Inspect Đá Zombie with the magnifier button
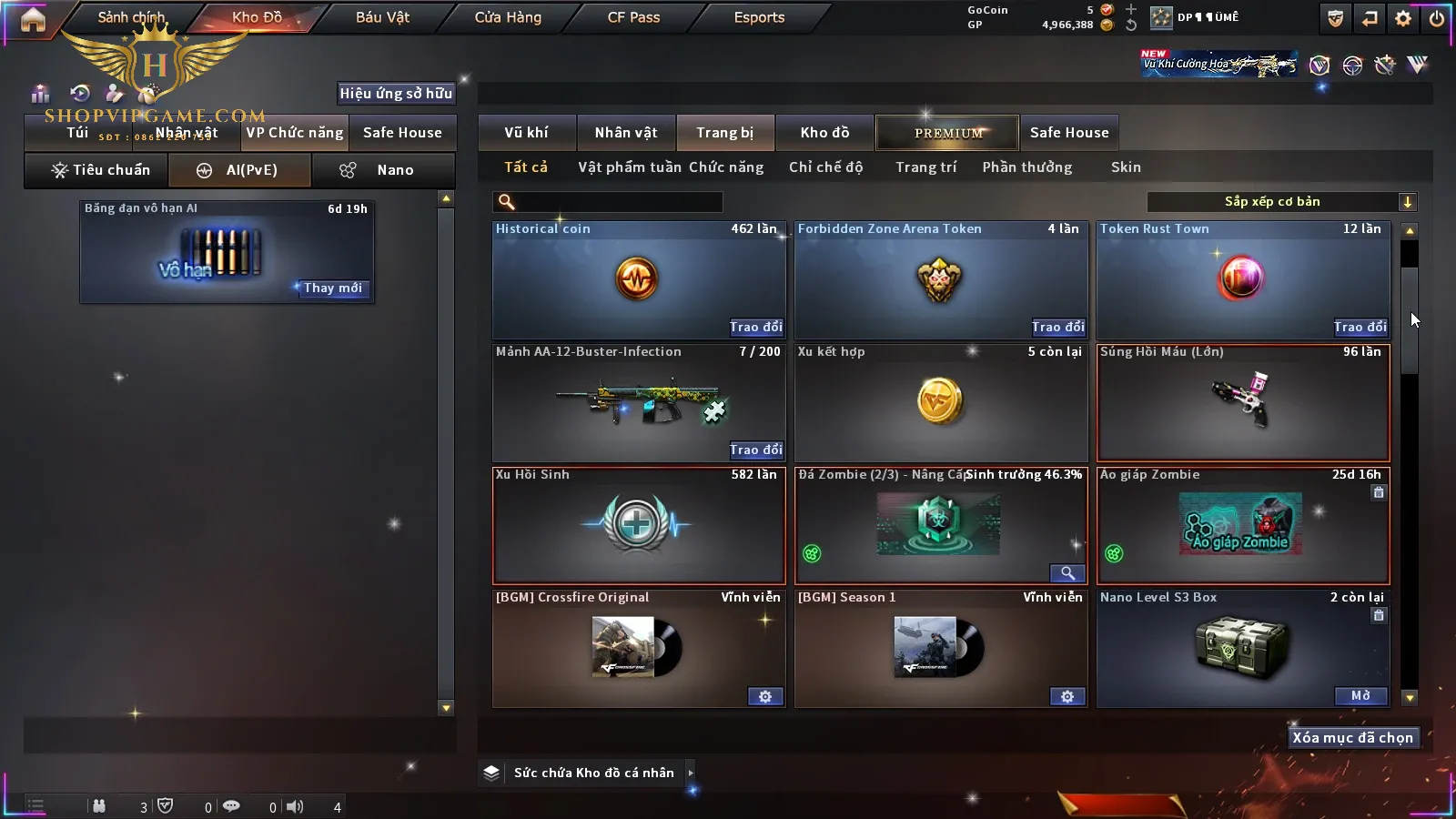The width and height of the screenshot is (1456, 819). [1067, 573]
